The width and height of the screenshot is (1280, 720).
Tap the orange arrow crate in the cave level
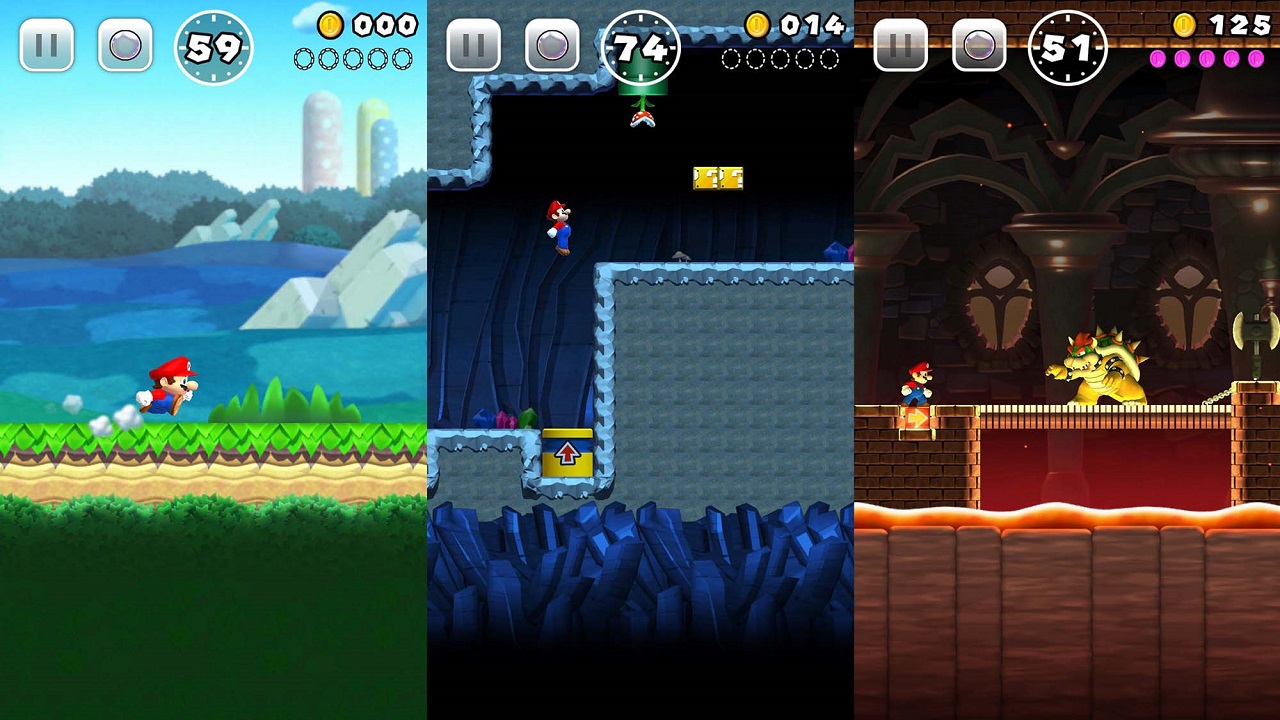567,451
